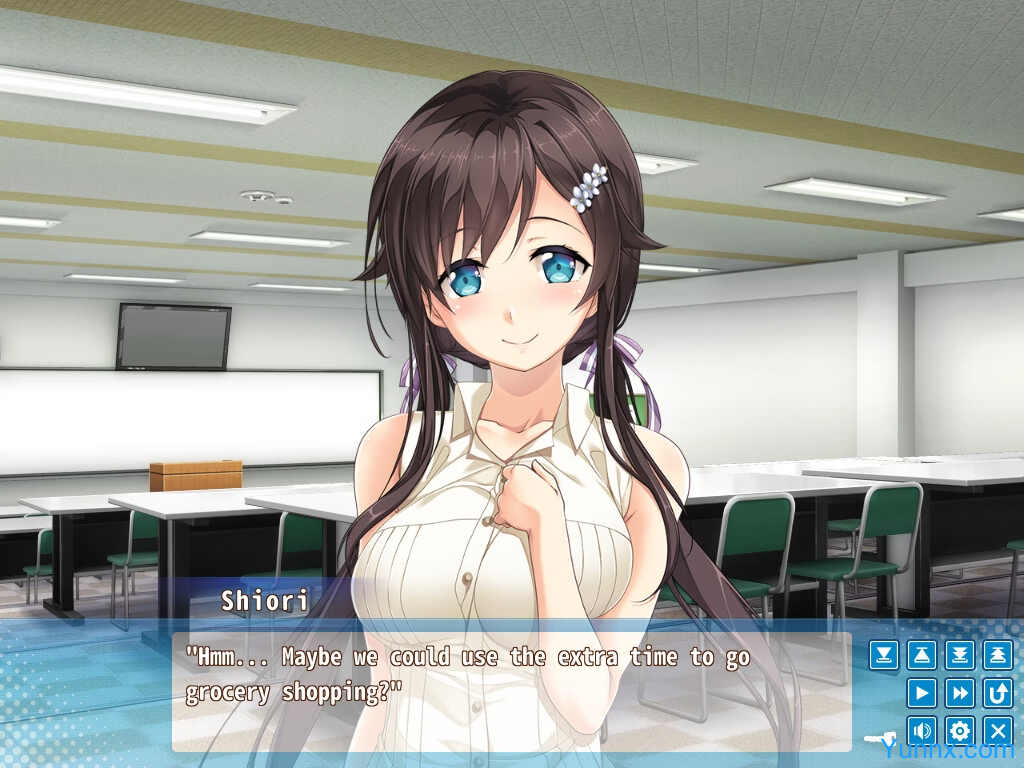Click the single up-arrow load button
Screen dimensions: 1024x768
(921, 655)
